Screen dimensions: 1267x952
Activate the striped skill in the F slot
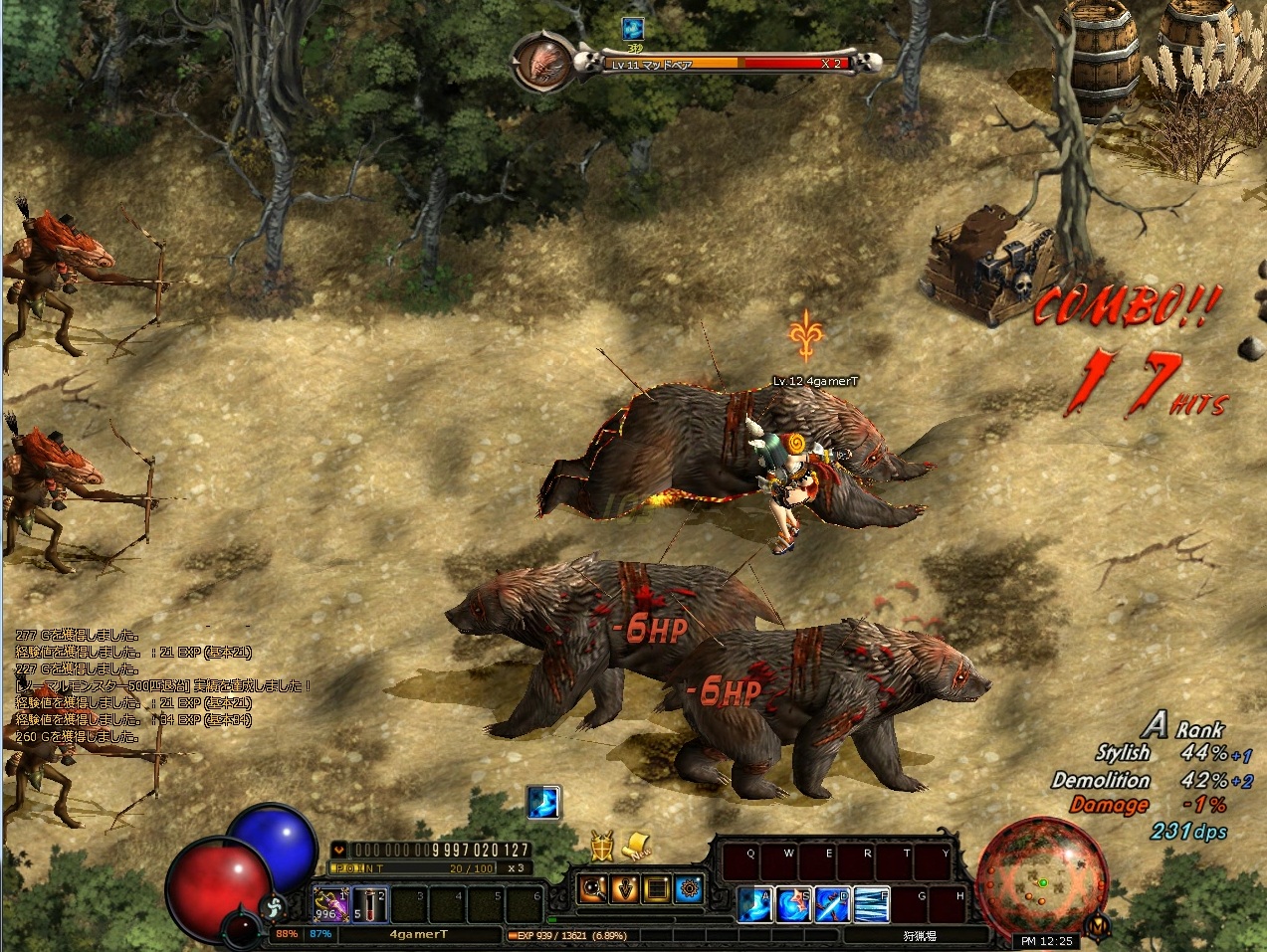(x=871, y=905)
